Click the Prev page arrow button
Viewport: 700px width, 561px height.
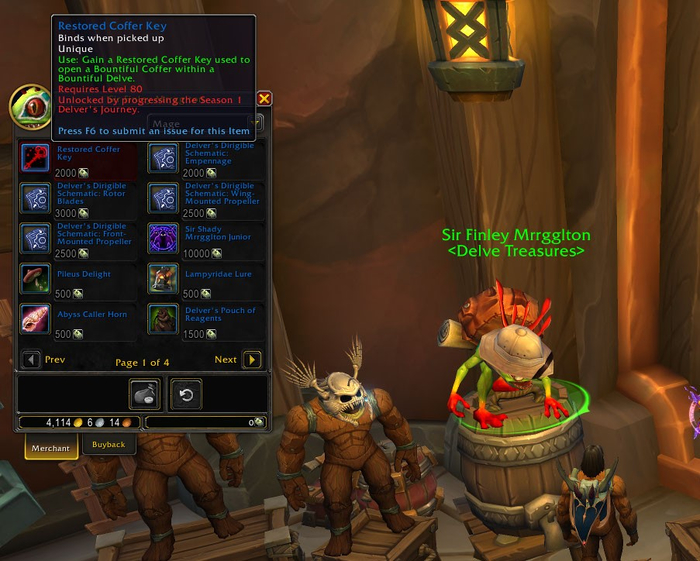(x=31, y=360)
